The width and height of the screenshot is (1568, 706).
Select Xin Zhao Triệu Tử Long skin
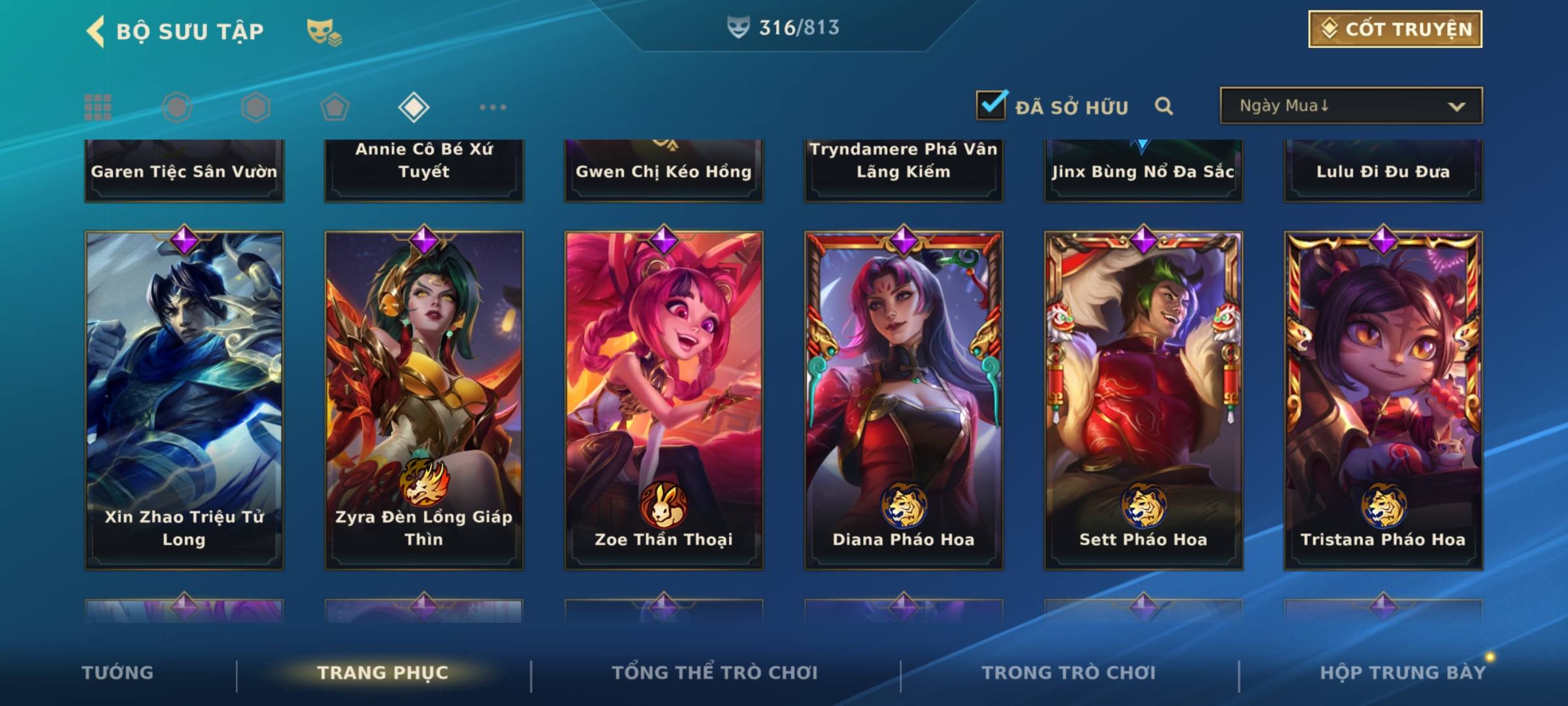pos(184,400)
